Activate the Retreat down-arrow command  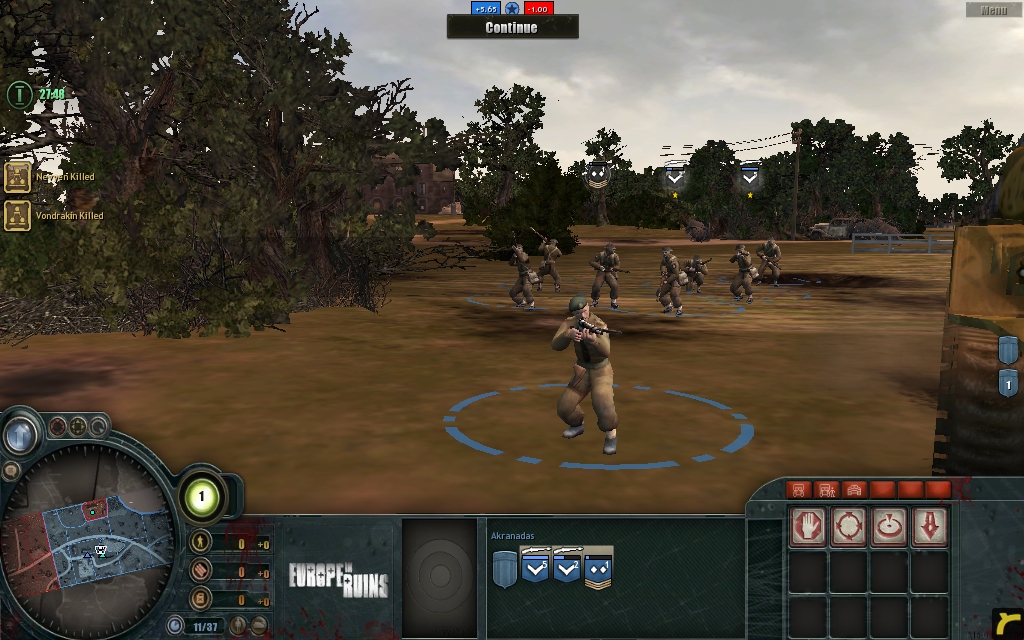(929, 526)
